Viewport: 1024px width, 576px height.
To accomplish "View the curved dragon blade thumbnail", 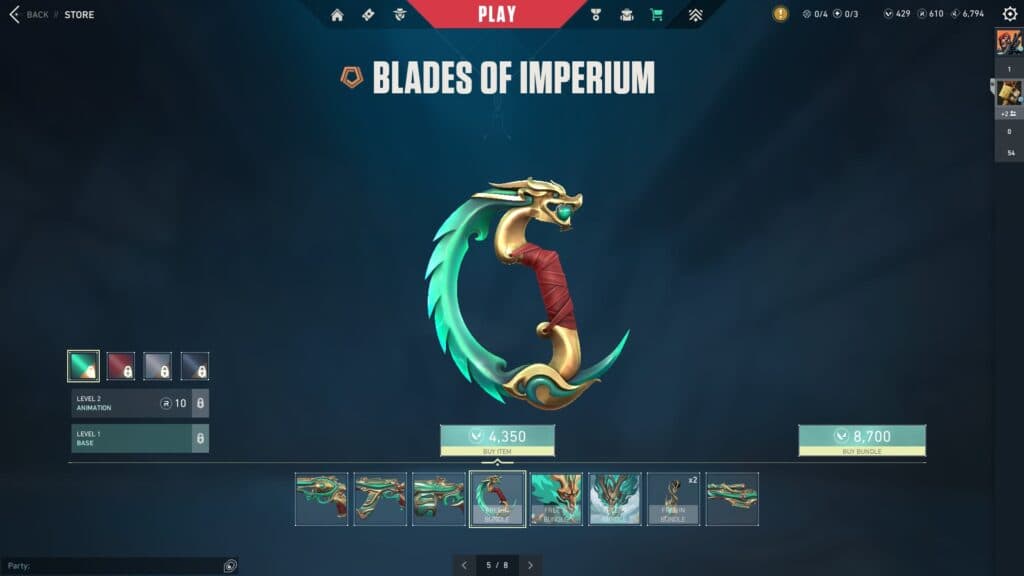I will [x=497, y=499].
